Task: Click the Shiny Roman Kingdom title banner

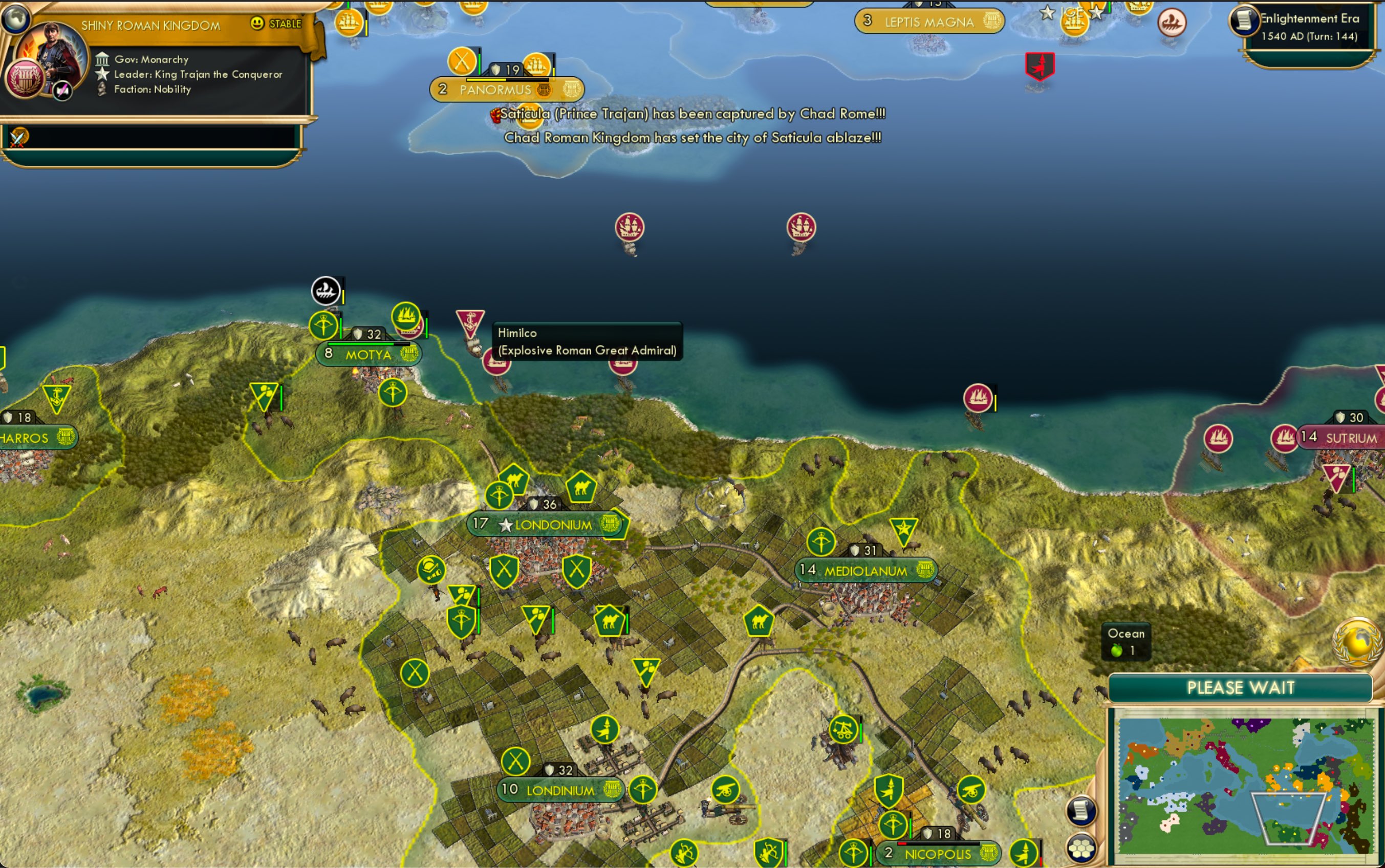Action: [155, 25]
